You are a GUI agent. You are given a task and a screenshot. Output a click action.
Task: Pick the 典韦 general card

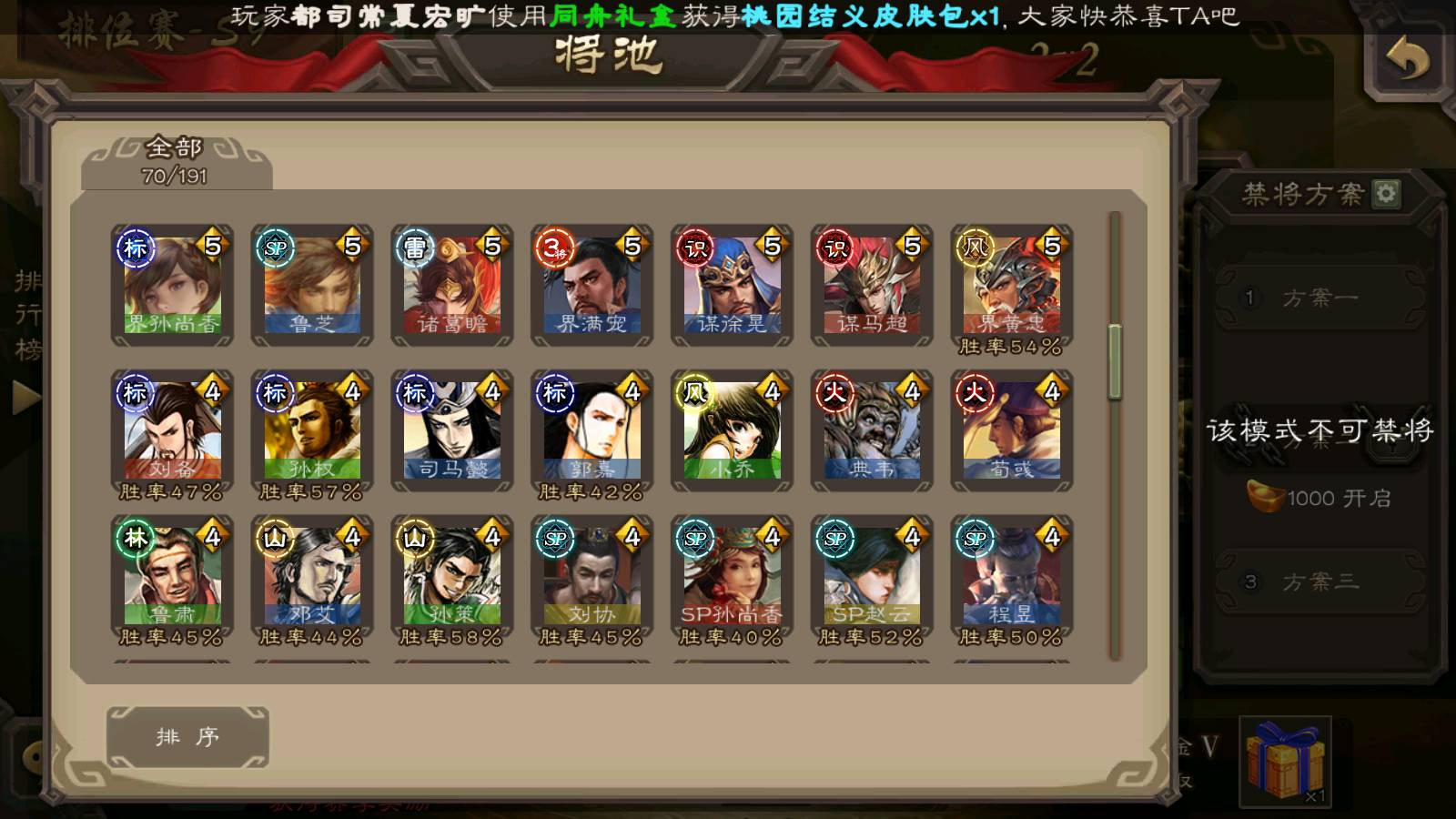[872, 431]
